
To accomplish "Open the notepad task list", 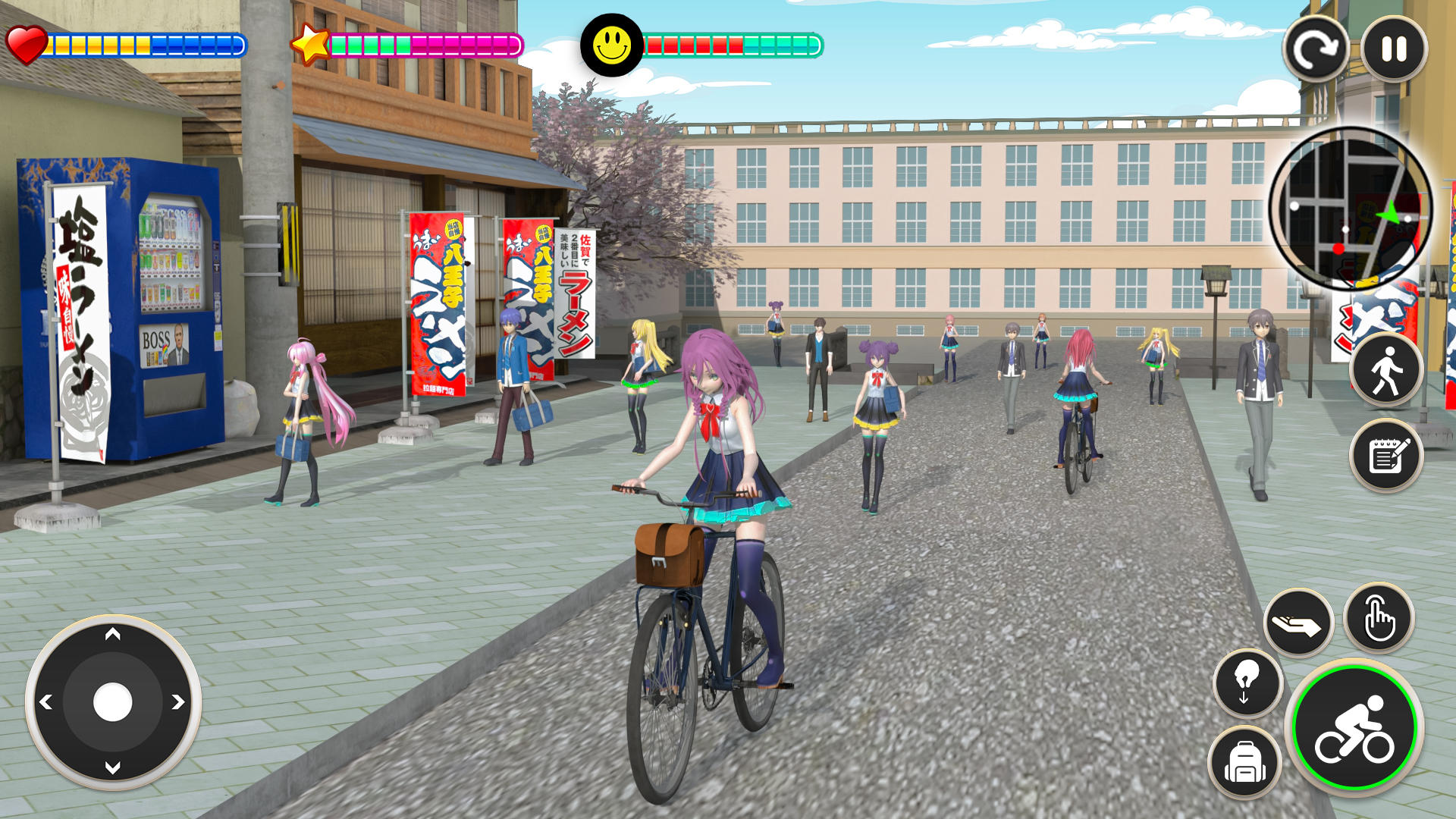I will click(1386, 457).
